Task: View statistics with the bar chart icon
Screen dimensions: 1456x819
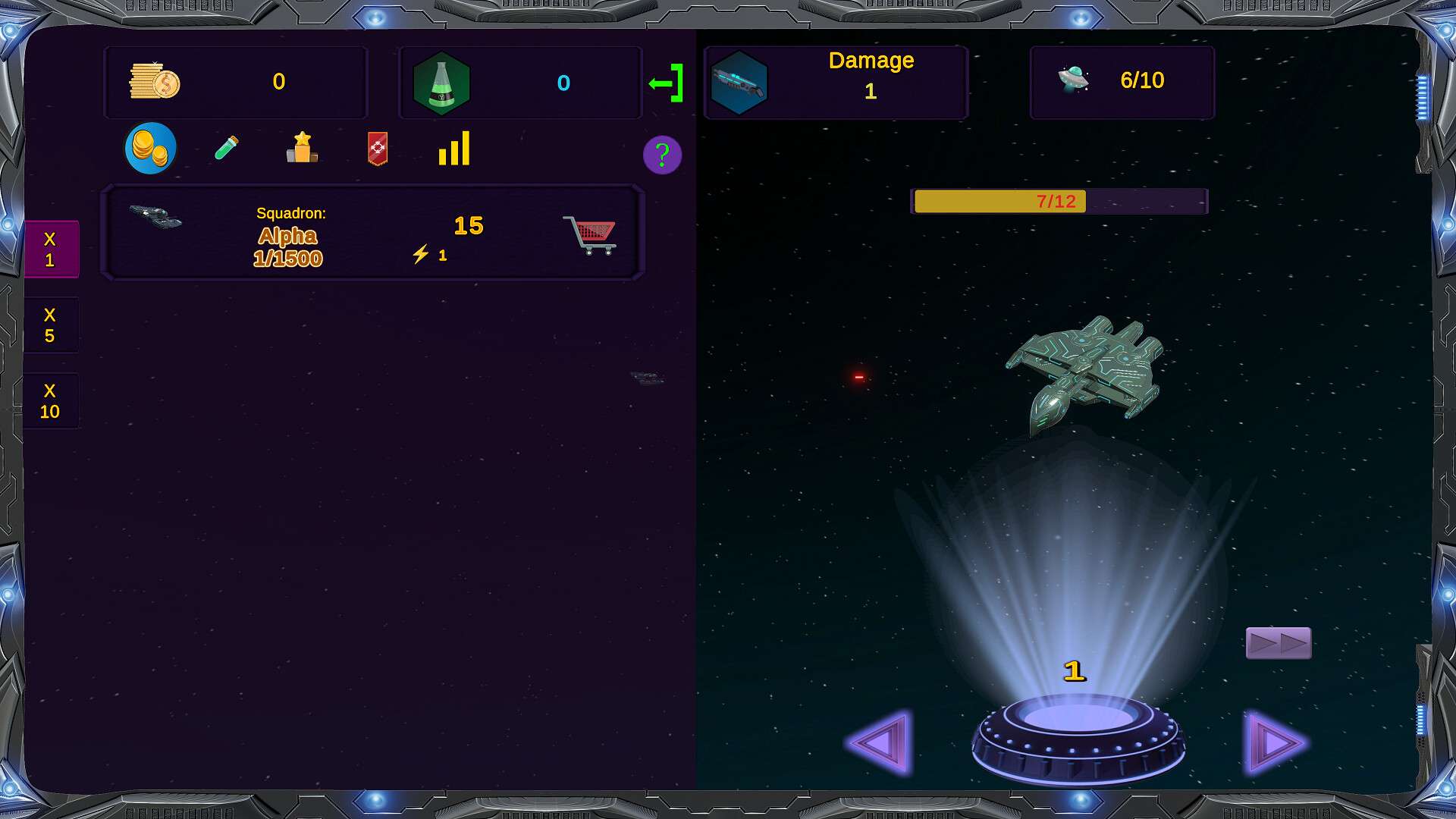Action: [453, 150]
